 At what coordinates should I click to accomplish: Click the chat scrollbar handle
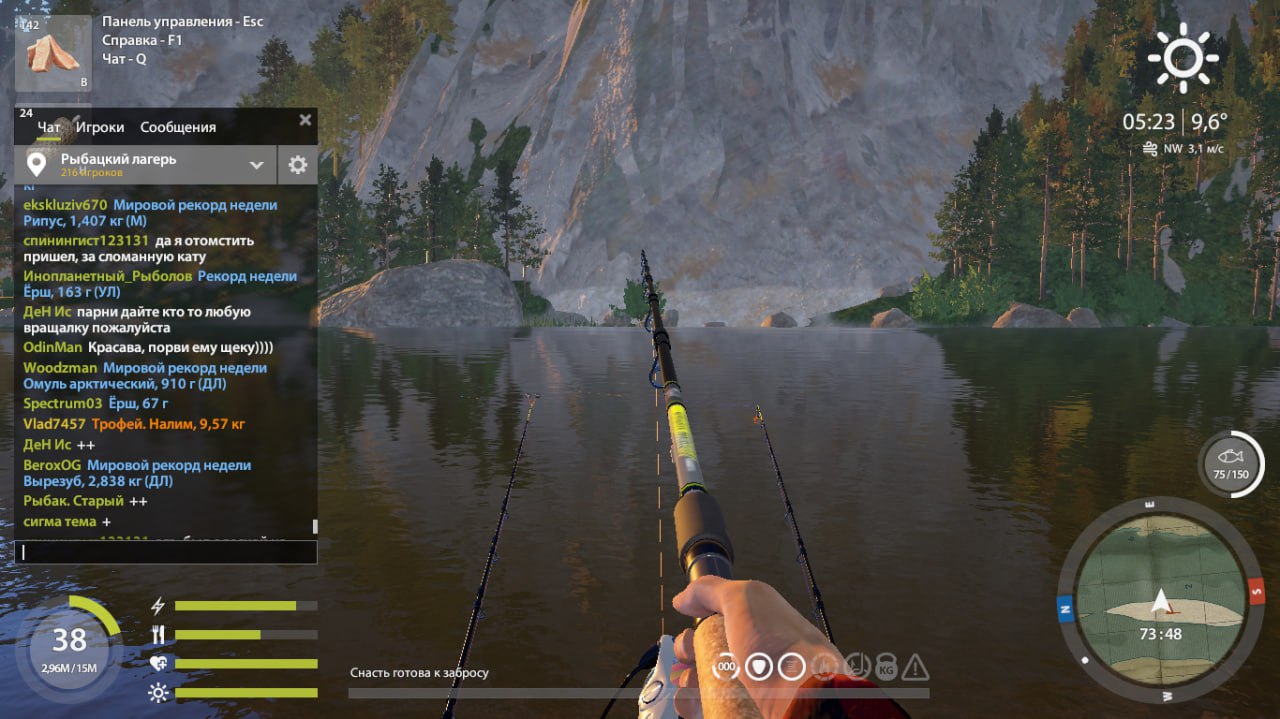315,526
